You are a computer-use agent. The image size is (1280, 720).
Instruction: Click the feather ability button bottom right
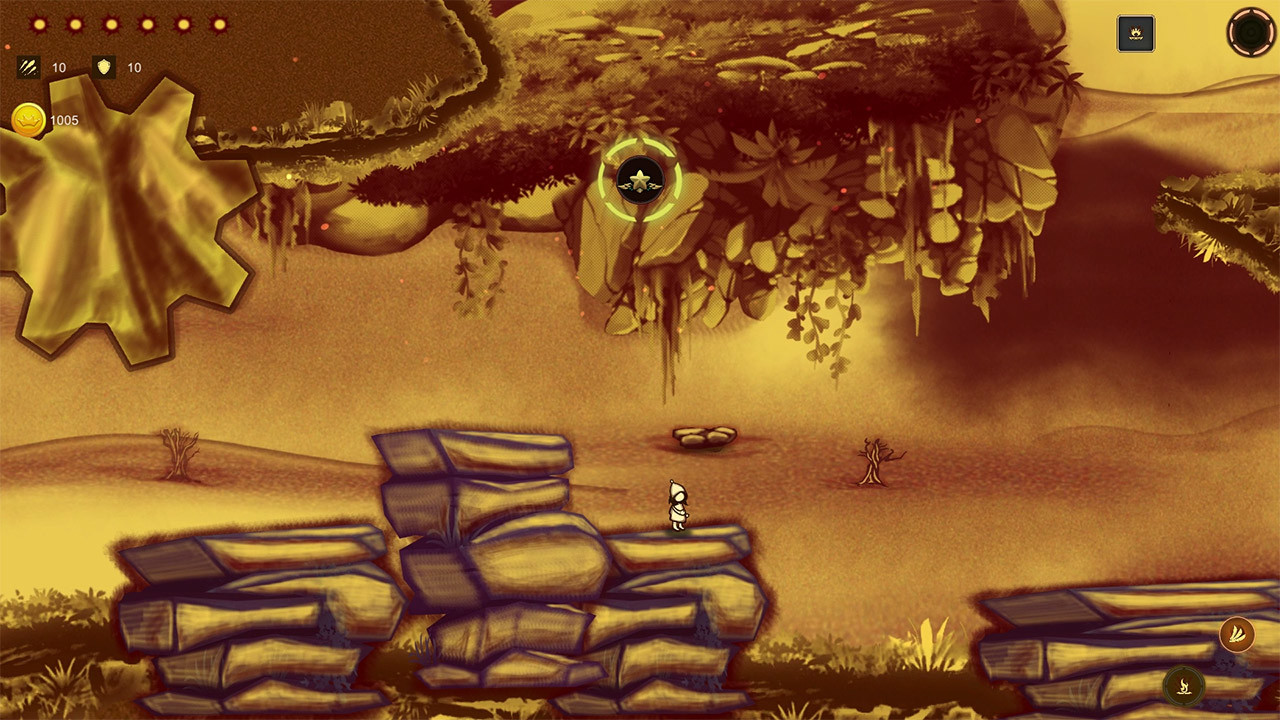(x=1236, y=635)
